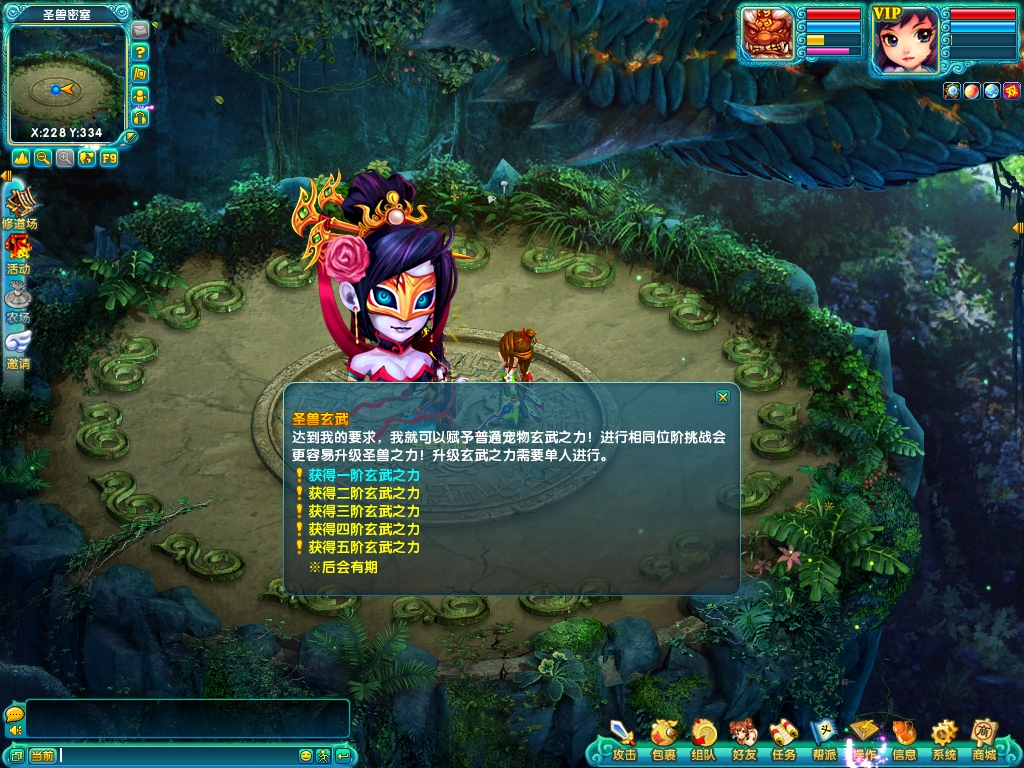This screenshot has width=1024, height=768.
Task: Choose the 后会有期 farewell option
Action: (343, 567)
